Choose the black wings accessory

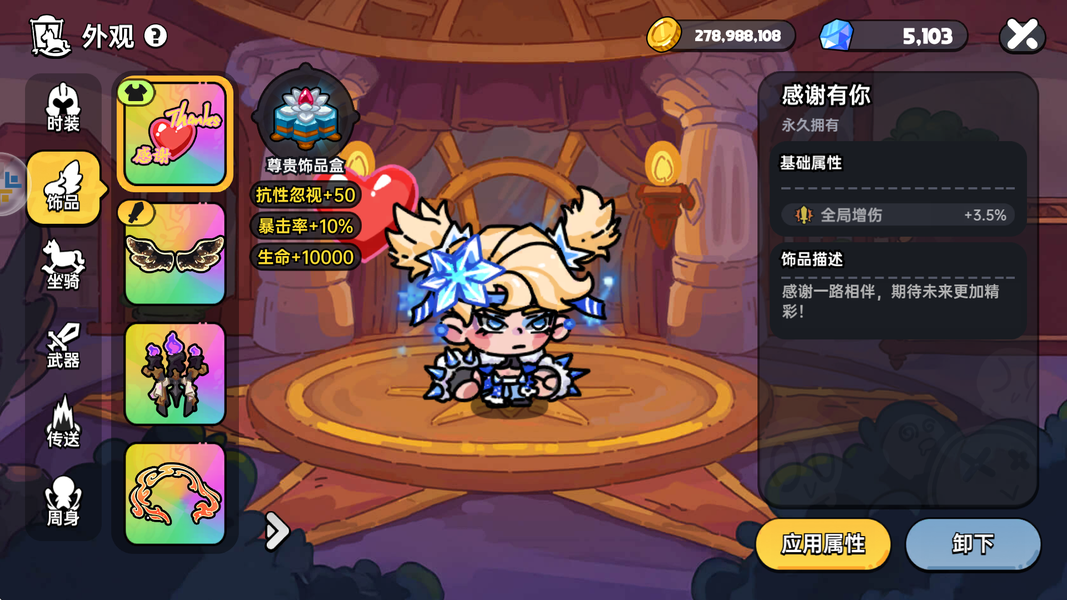click(175, 254)
